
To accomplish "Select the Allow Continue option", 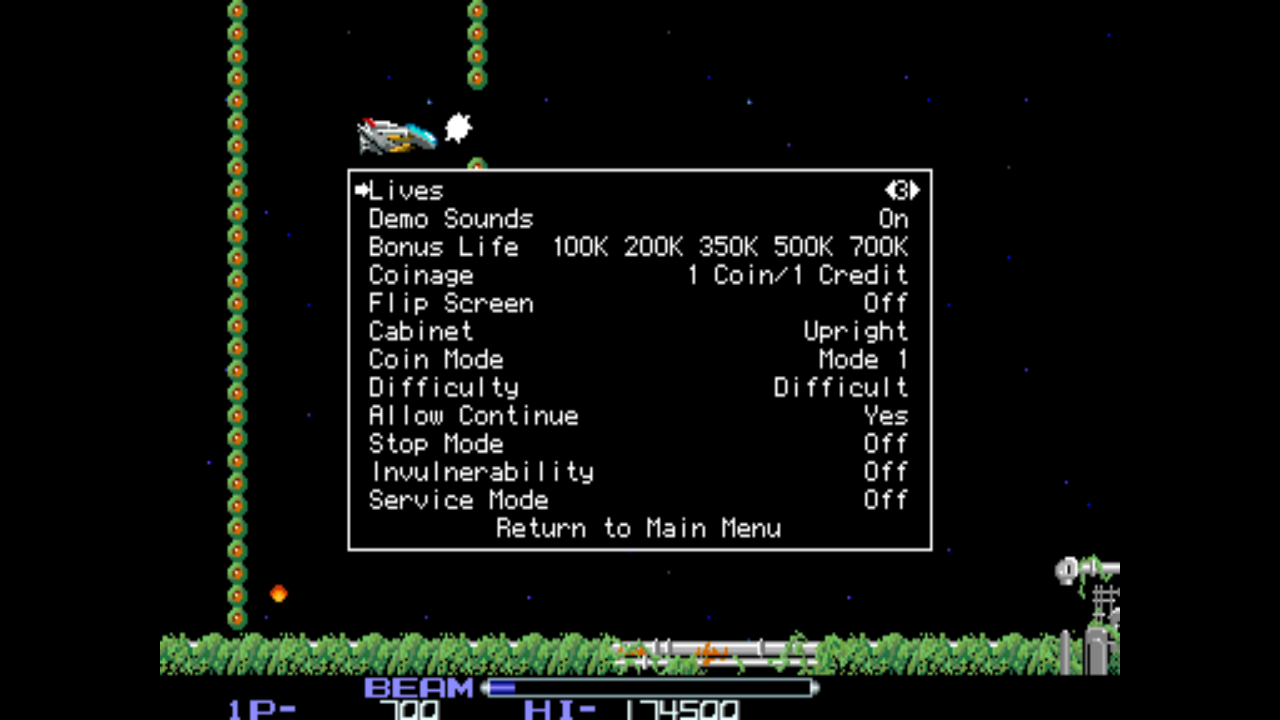I will coord(474,415).
